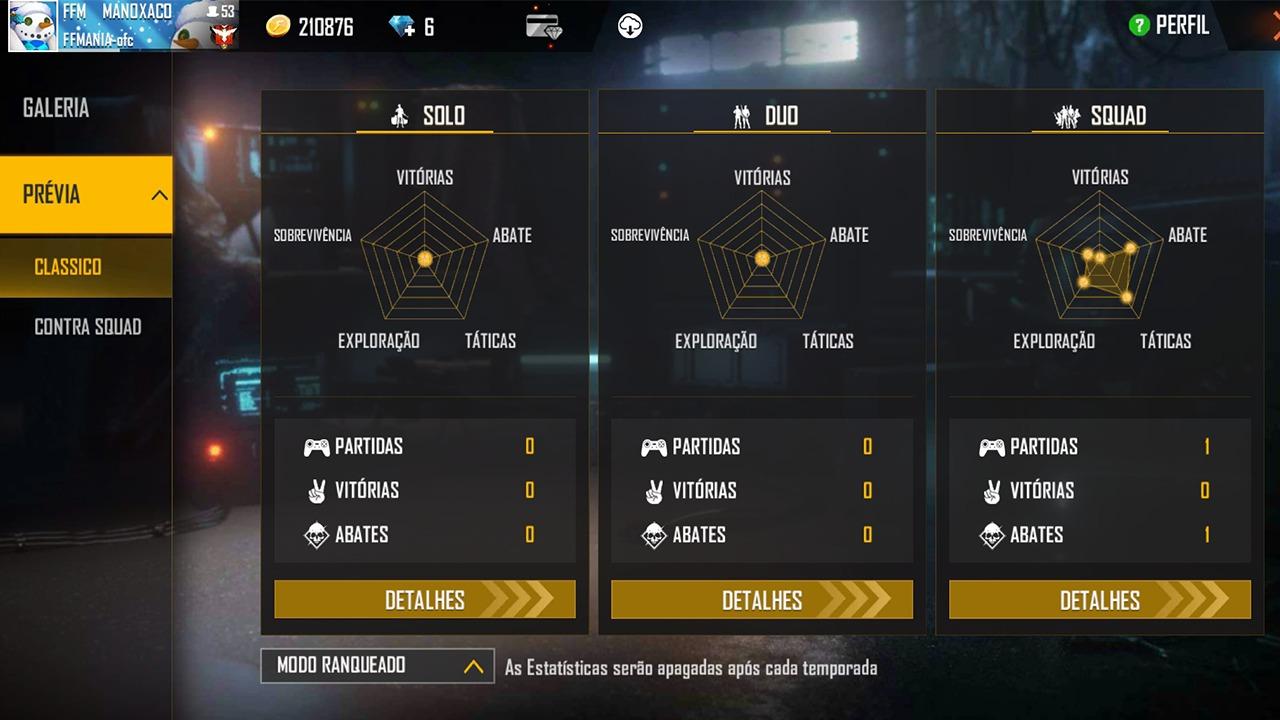
Task: Click the Perfil help question mark
Action: click(1138, 26)
